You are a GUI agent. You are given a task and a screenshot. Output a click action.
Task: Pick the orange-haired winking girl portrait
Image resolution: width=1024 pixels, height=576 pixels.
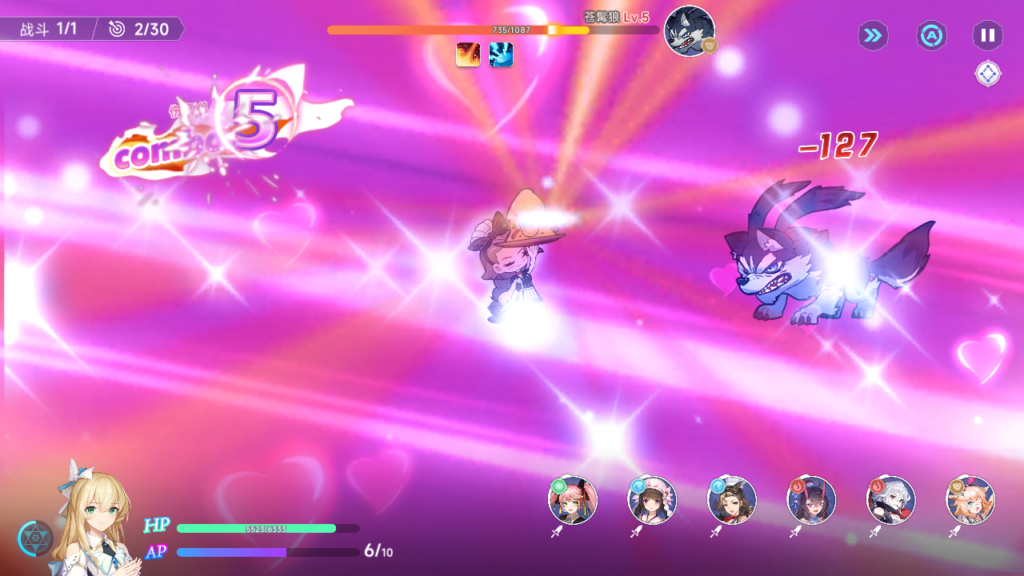(x=970, y=500)
